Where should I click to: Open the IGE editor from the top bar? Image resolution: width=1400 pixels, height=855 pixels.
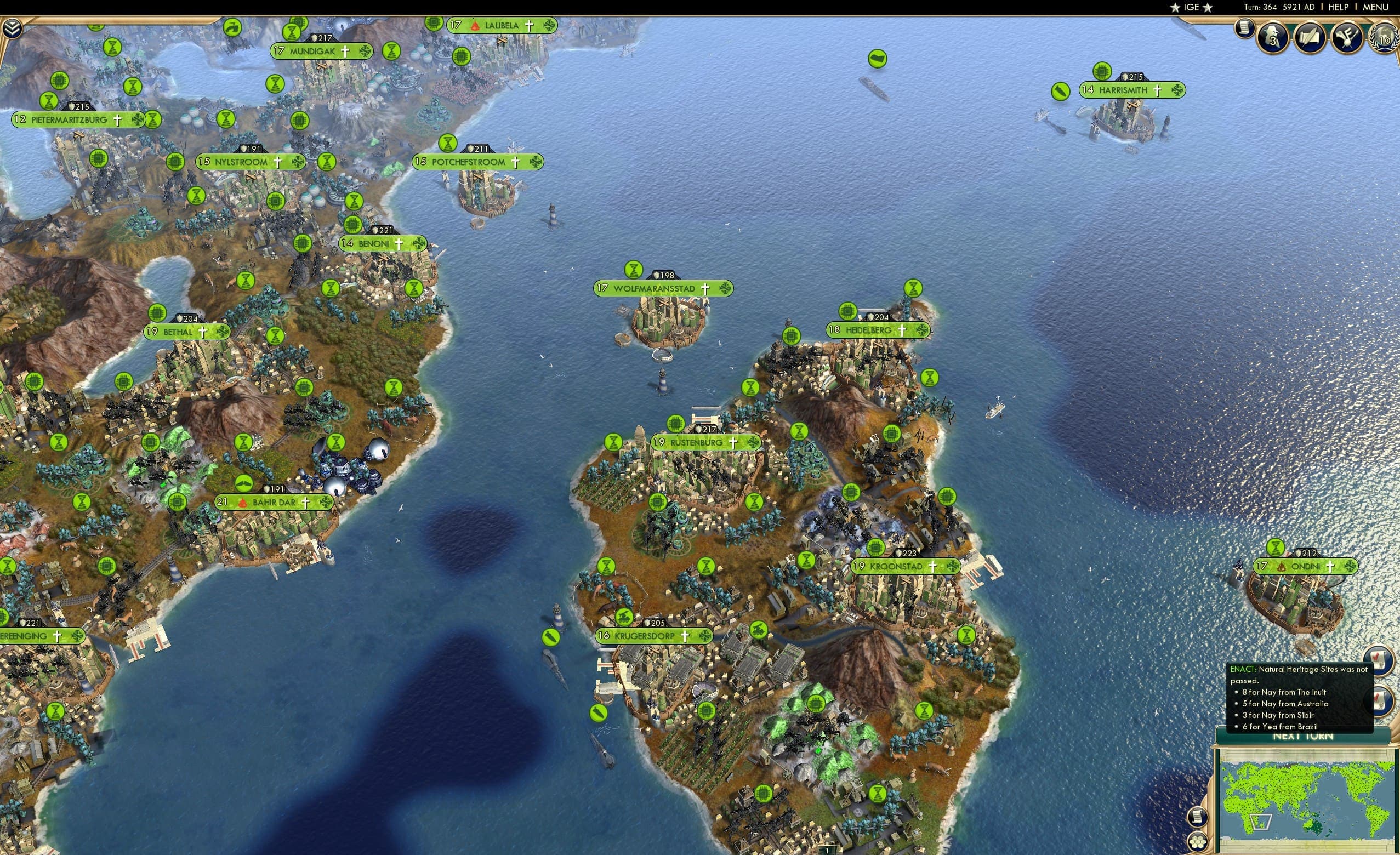point(1191,7)
